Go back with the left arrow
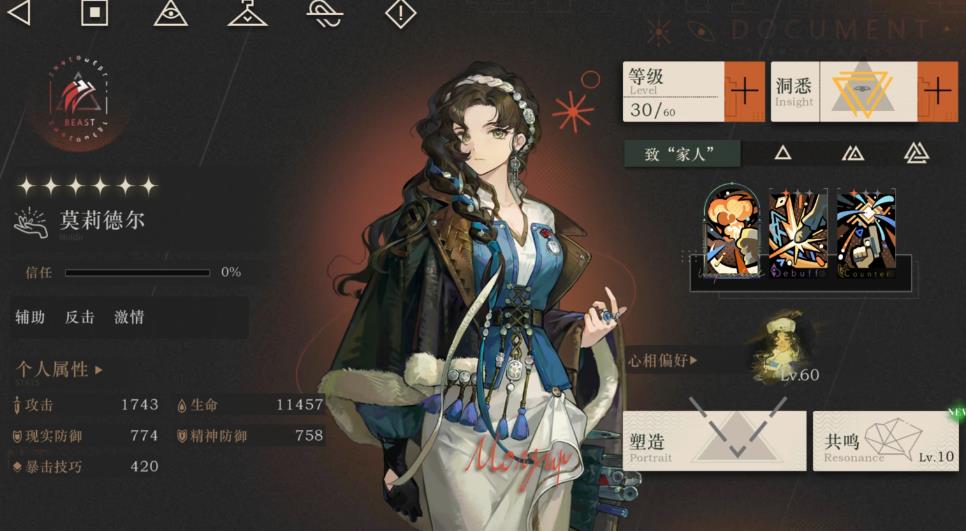Screen dimensions: 966x531 [18, 13]
